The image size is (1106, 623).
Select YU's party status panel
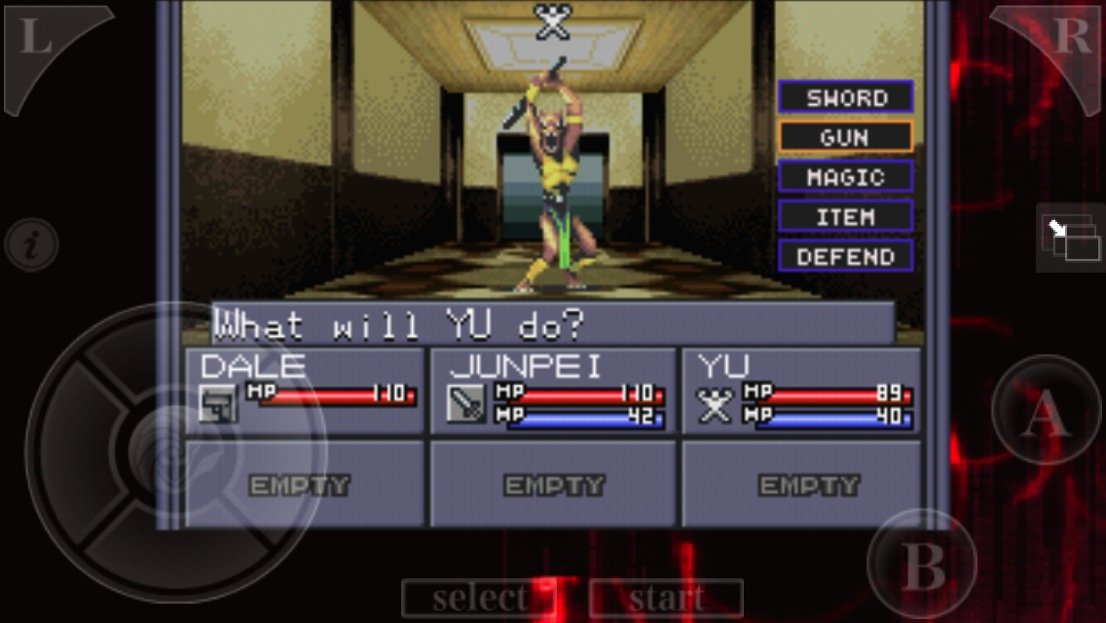pos(801,390)
